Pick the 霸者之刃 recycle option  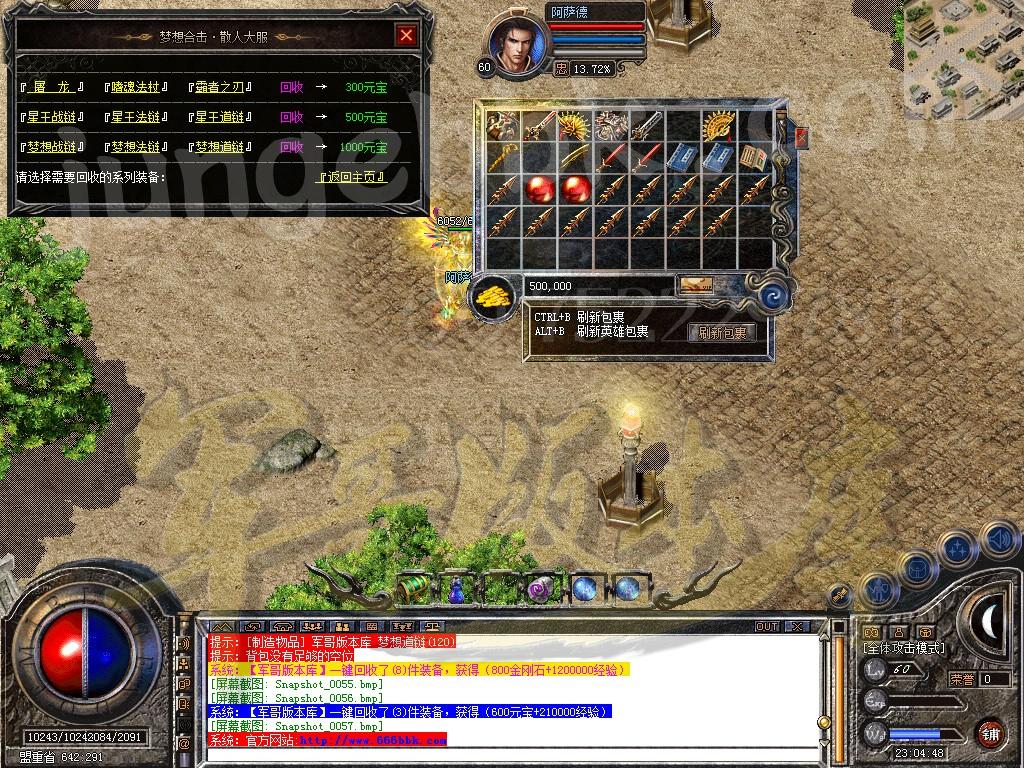[x=220, y=88]
